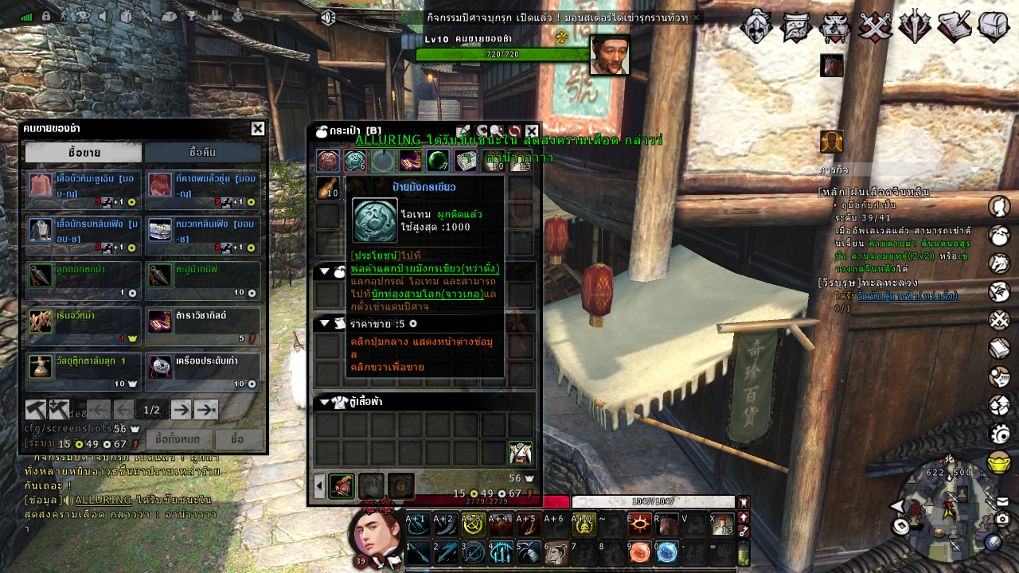Choose the silver helmet shop item
The width and height of the screenshot is (1019, 573).
(160, 229)
